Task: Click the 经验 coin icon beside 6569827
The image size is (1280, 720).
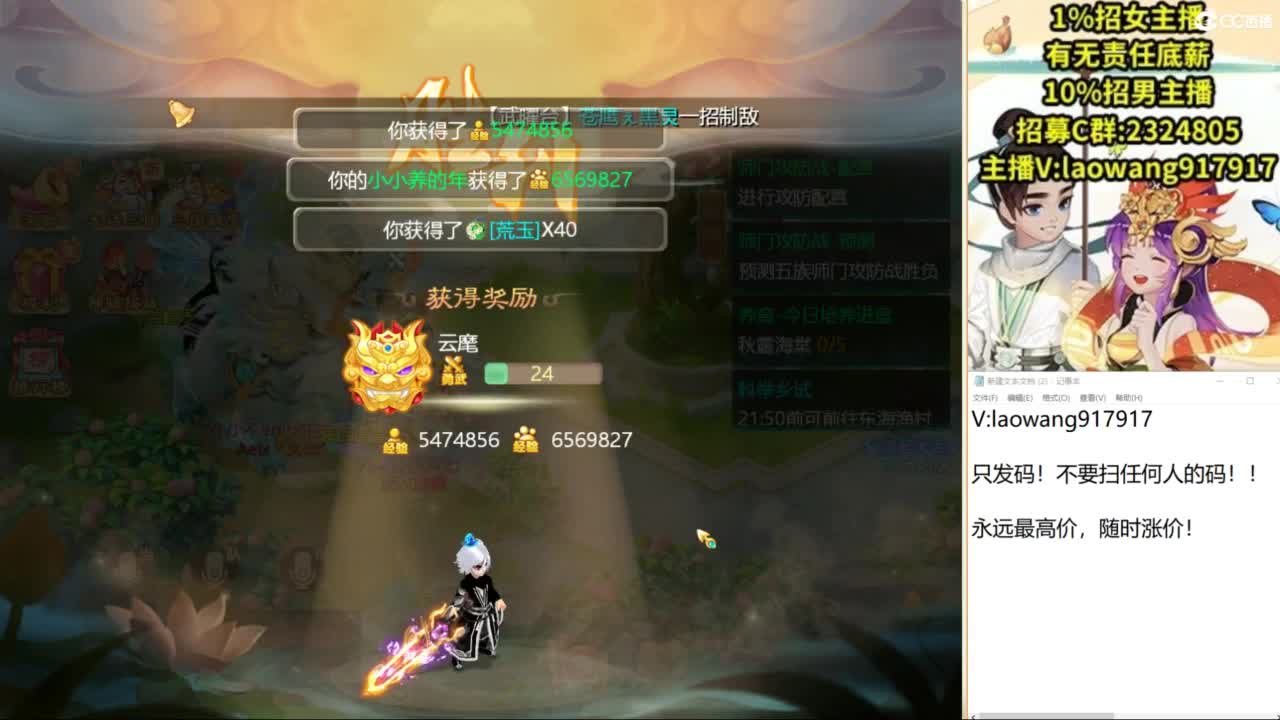Action: pyautogui.click(x=525, y=440)
